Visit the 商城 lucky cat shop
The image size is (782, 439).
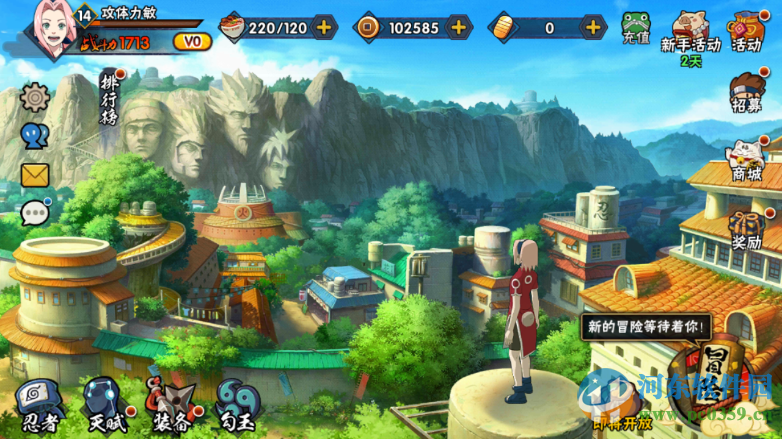[x=747, y=161]
